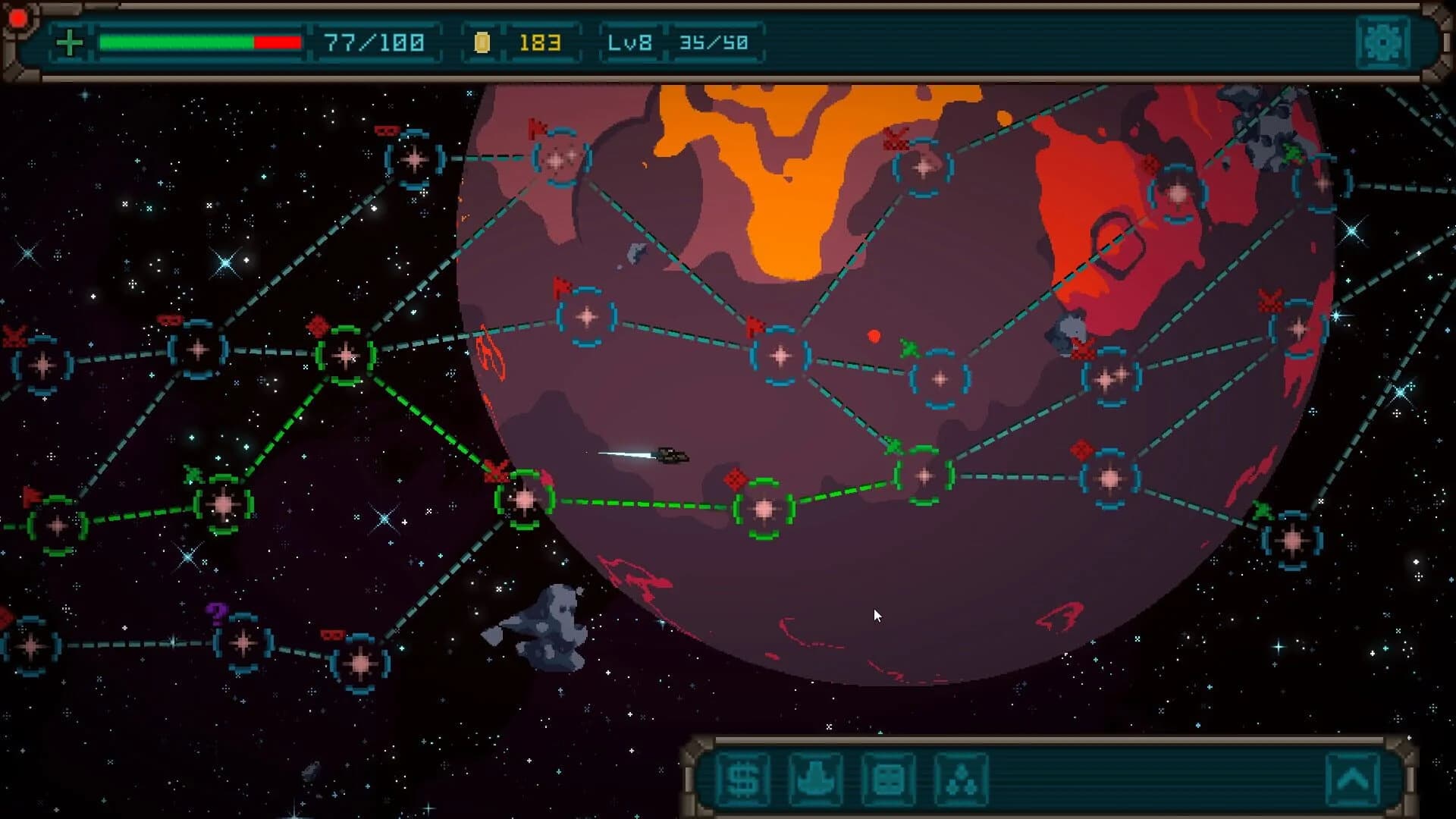Open the cargo grid icon in bottom toolbar
1456x819 pixels.
887,780
